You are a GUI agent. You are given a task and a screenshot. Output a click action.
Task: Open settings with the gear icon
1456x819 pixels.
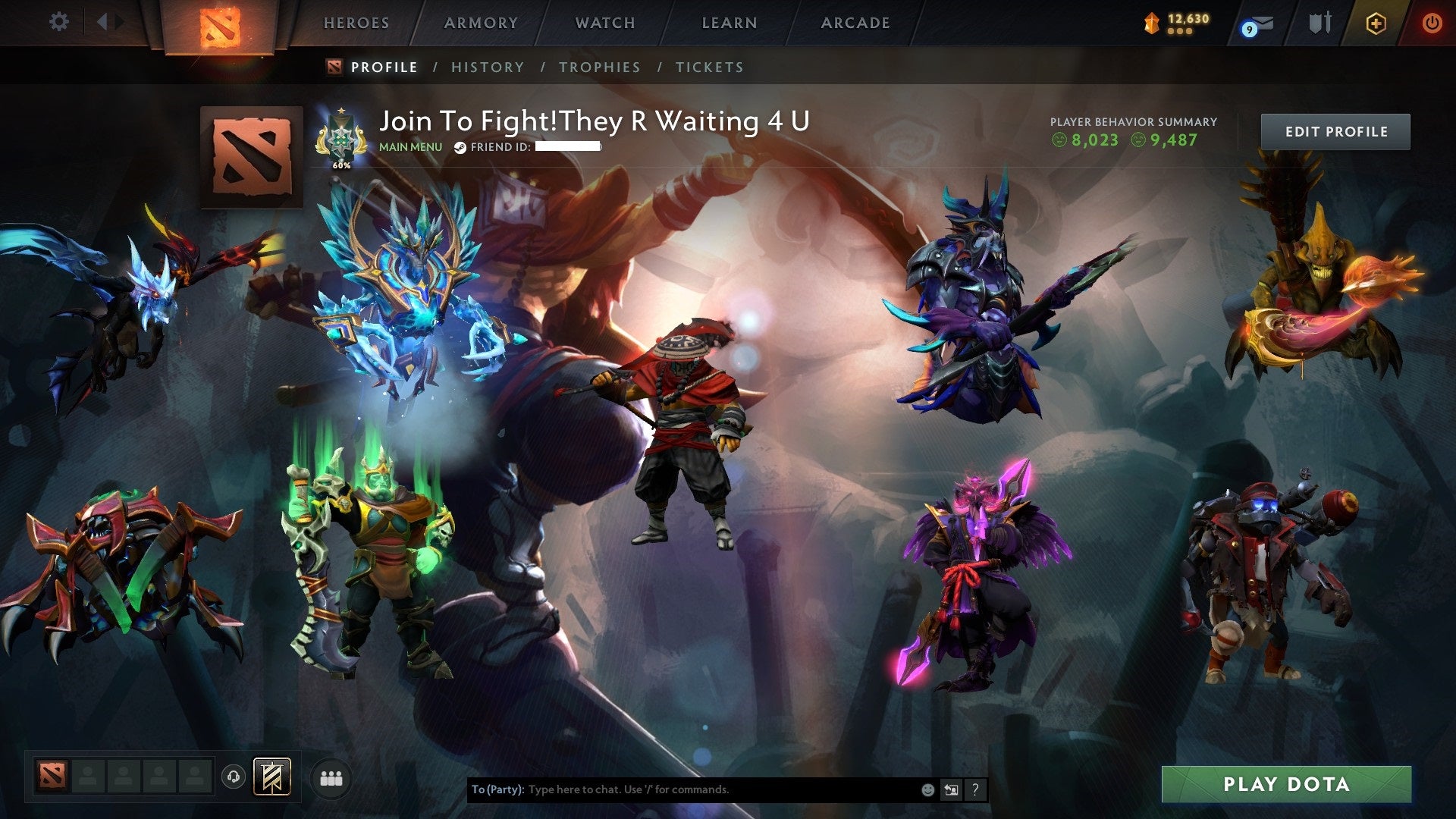pos(58,22)
